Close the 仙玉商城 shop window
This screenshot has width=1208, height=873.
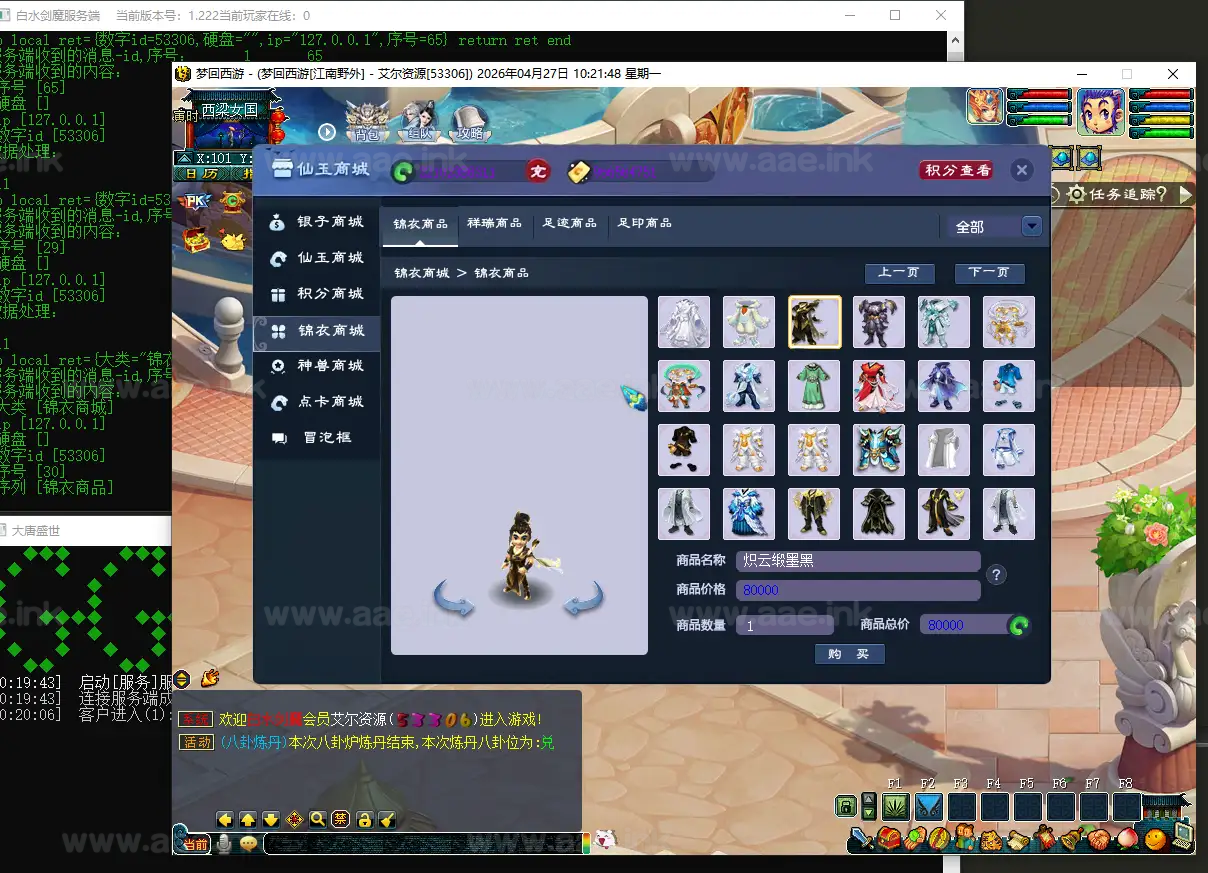click(1021, 170)
